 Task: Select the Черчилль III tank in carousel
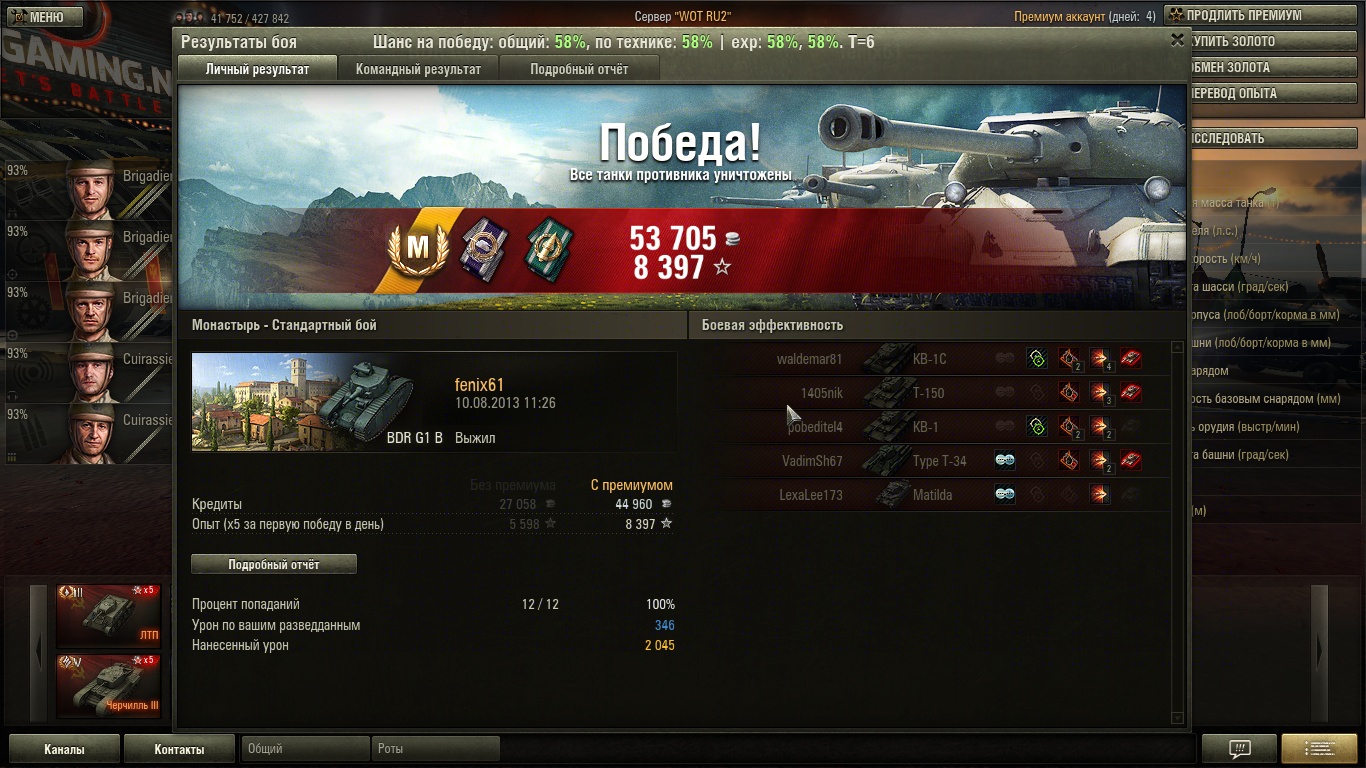tap(108, 685)
